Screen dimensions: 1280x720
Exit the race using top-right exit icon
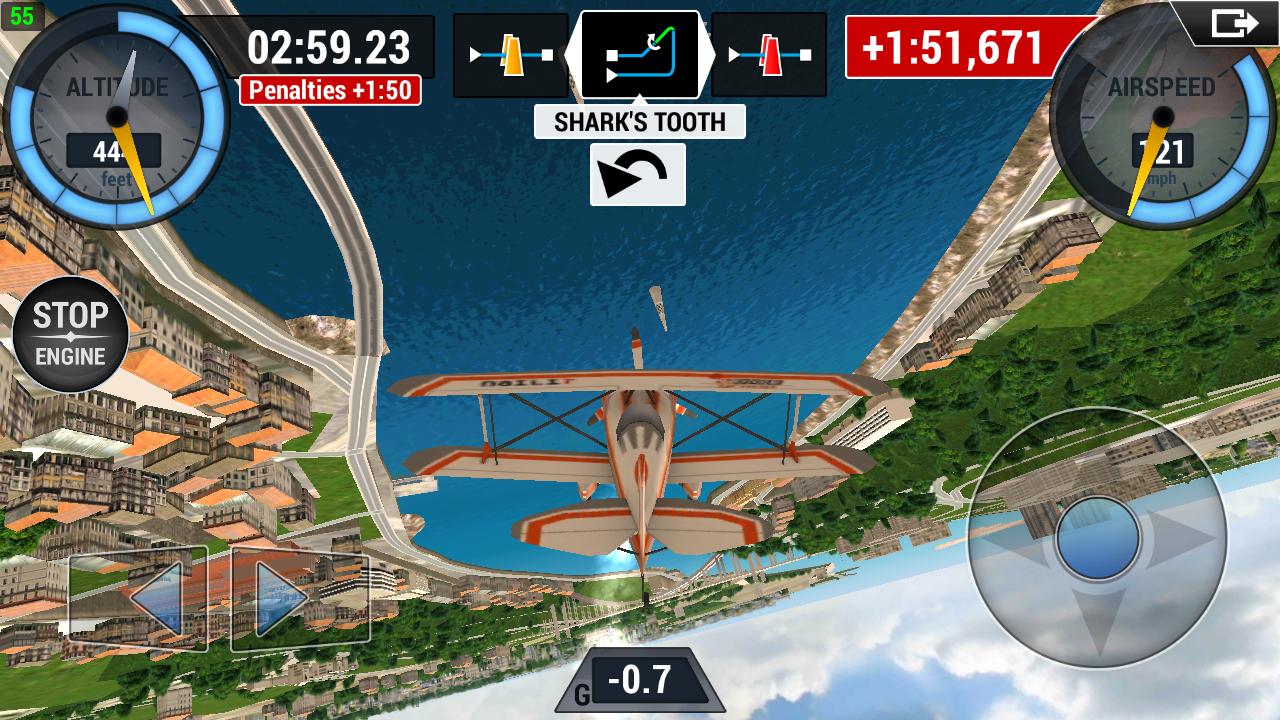pos(1234,23)
